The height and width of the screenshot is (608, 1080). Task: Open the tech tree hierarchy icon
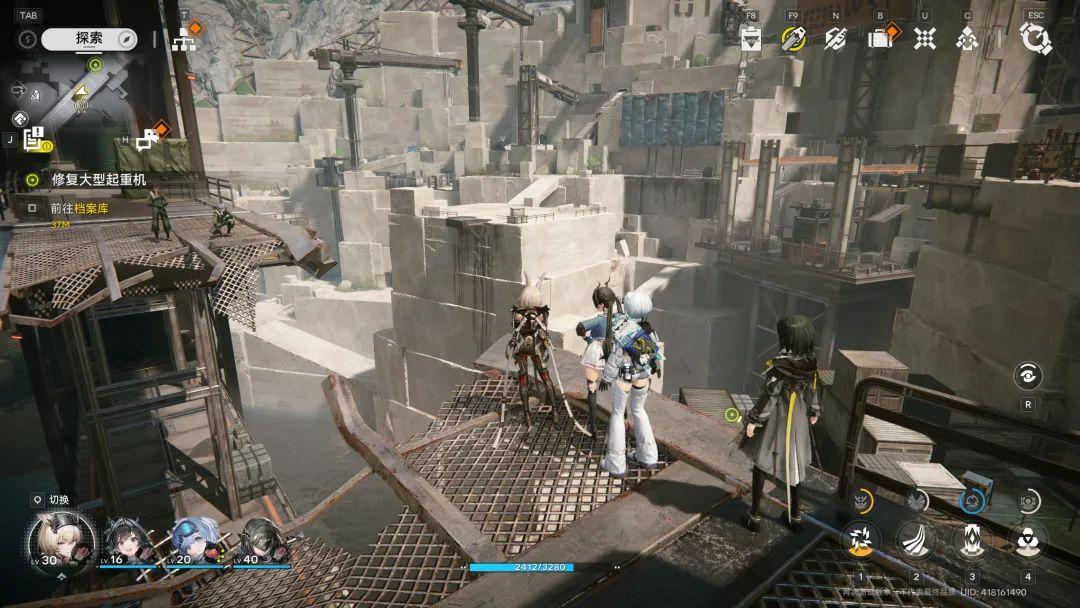click(184, 39)
